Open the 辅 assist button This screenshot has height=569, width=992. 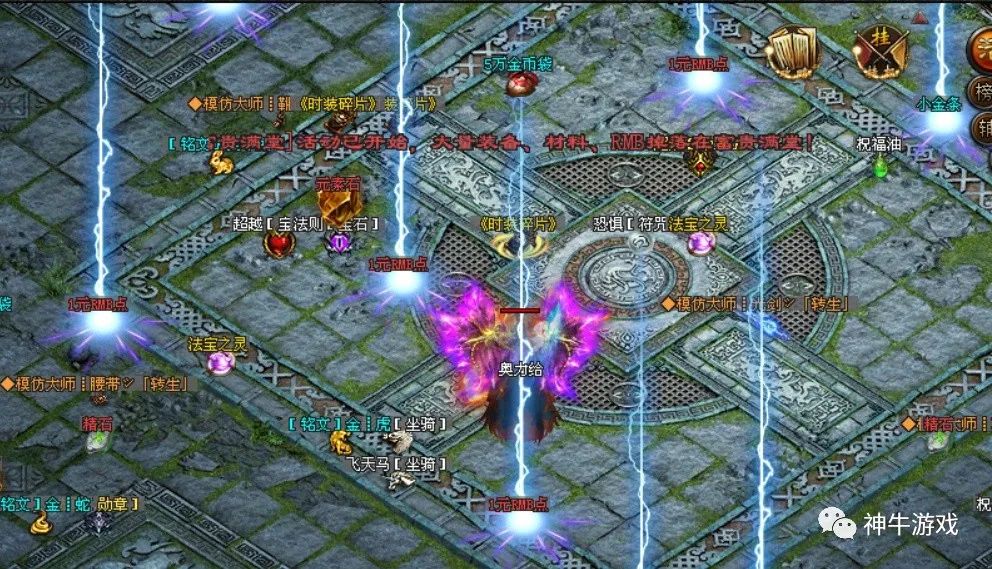(x=982, y=130)
